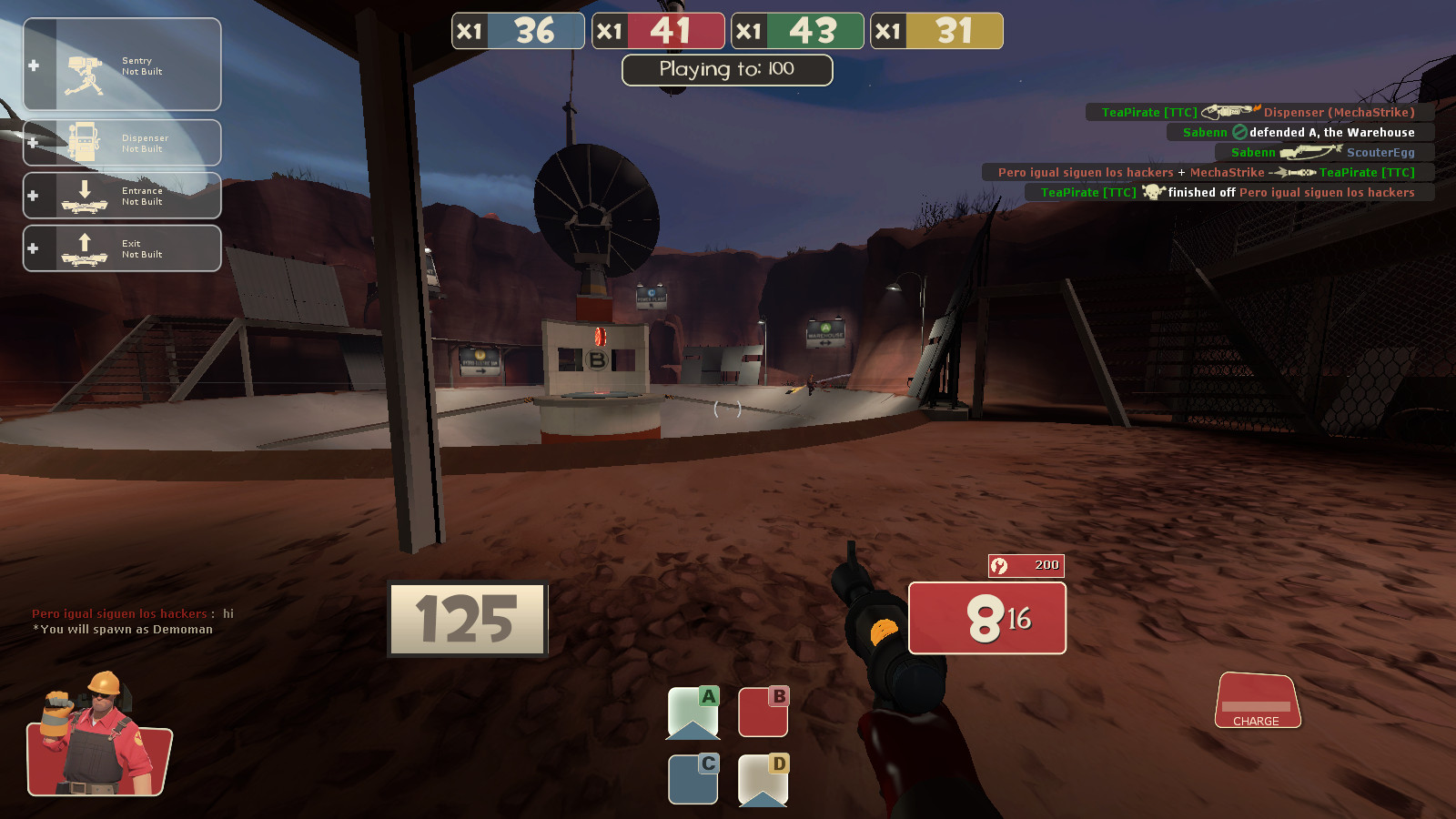Click the shield icon beside Sabenn's defend message
Screen dimensions: 1456x819
[x=1238, y=132]
